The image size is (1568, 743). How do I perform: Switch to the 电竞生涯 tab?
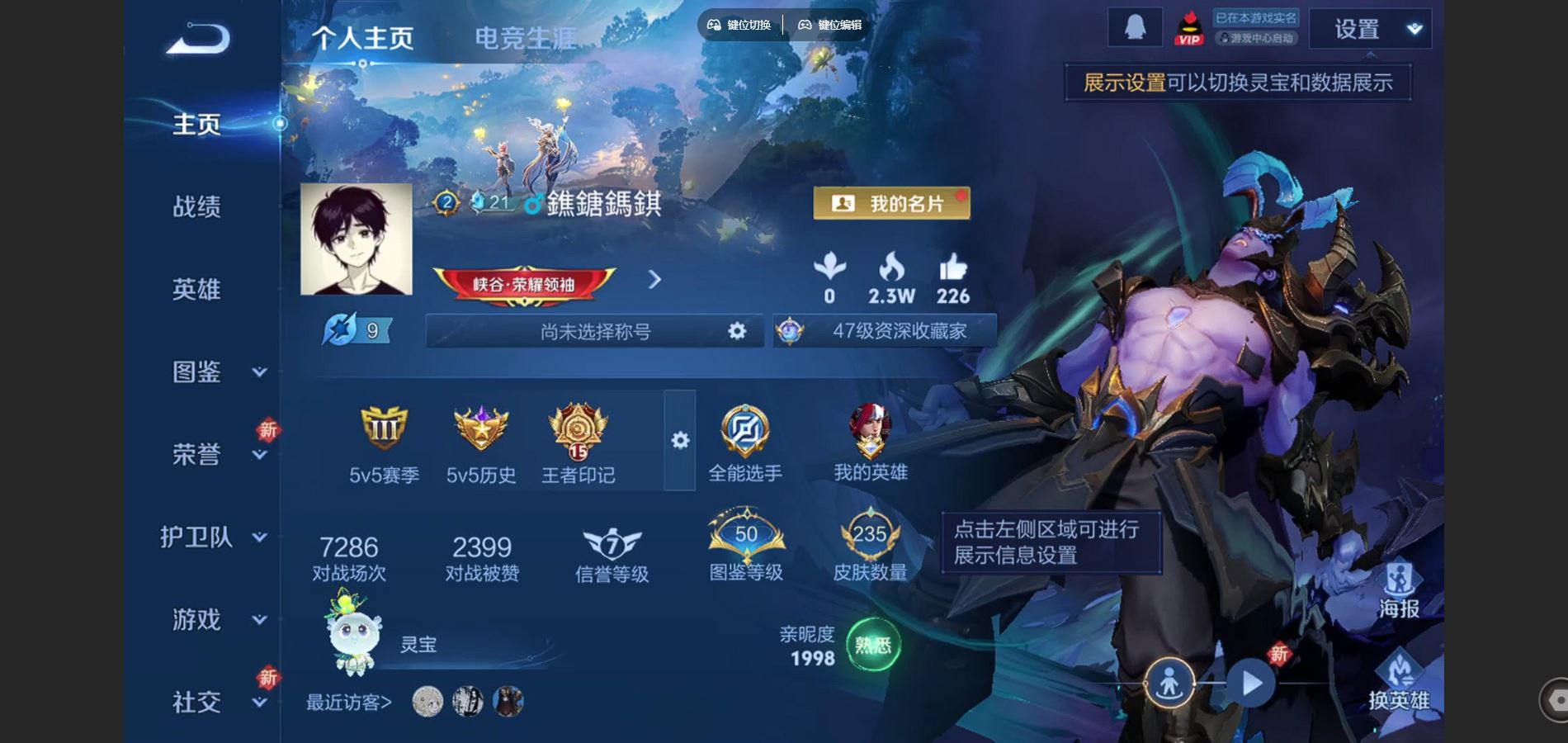click(527, 35)
